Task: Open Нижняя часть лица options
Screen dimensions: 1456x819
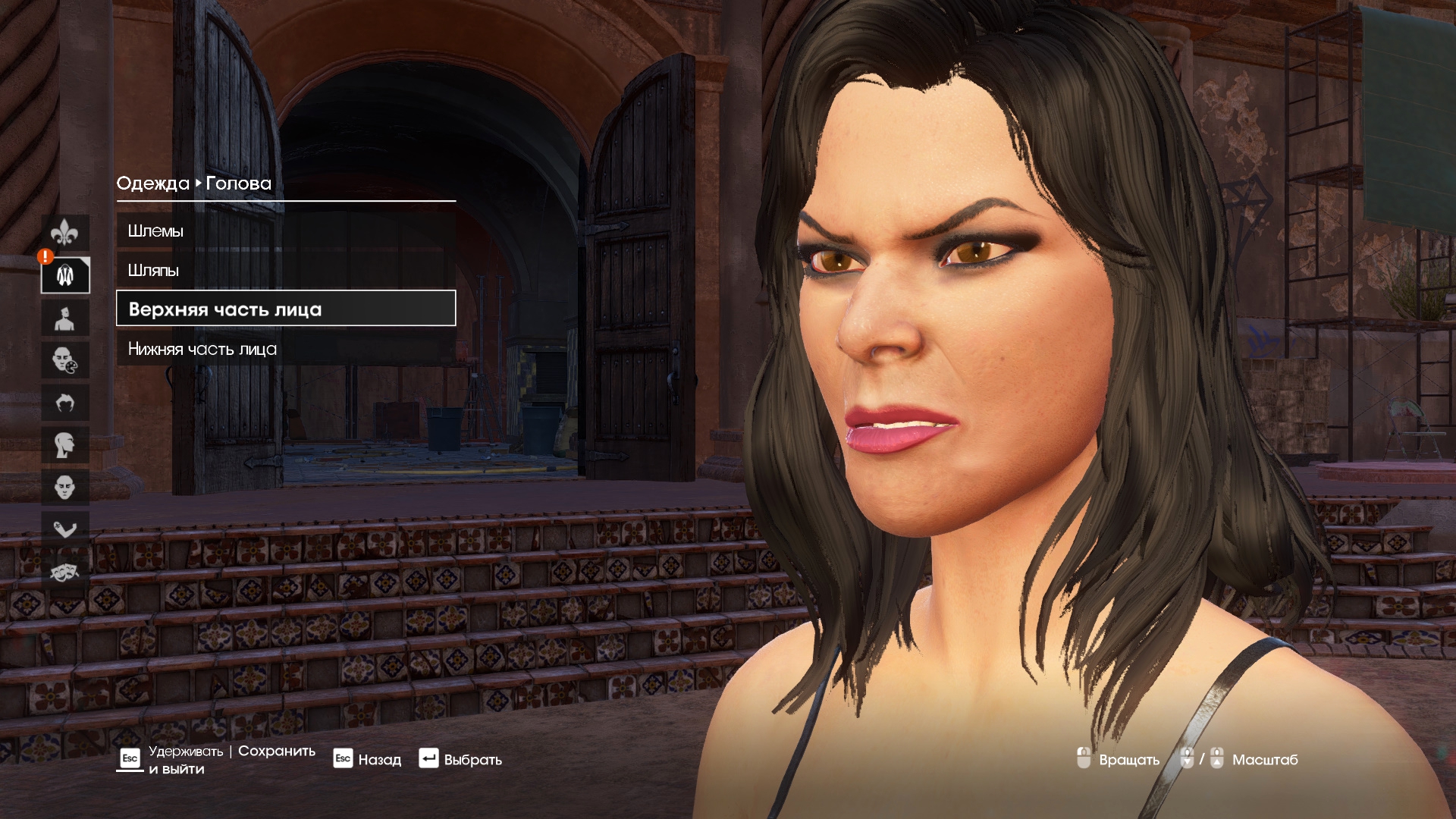Action: point(285,350)
